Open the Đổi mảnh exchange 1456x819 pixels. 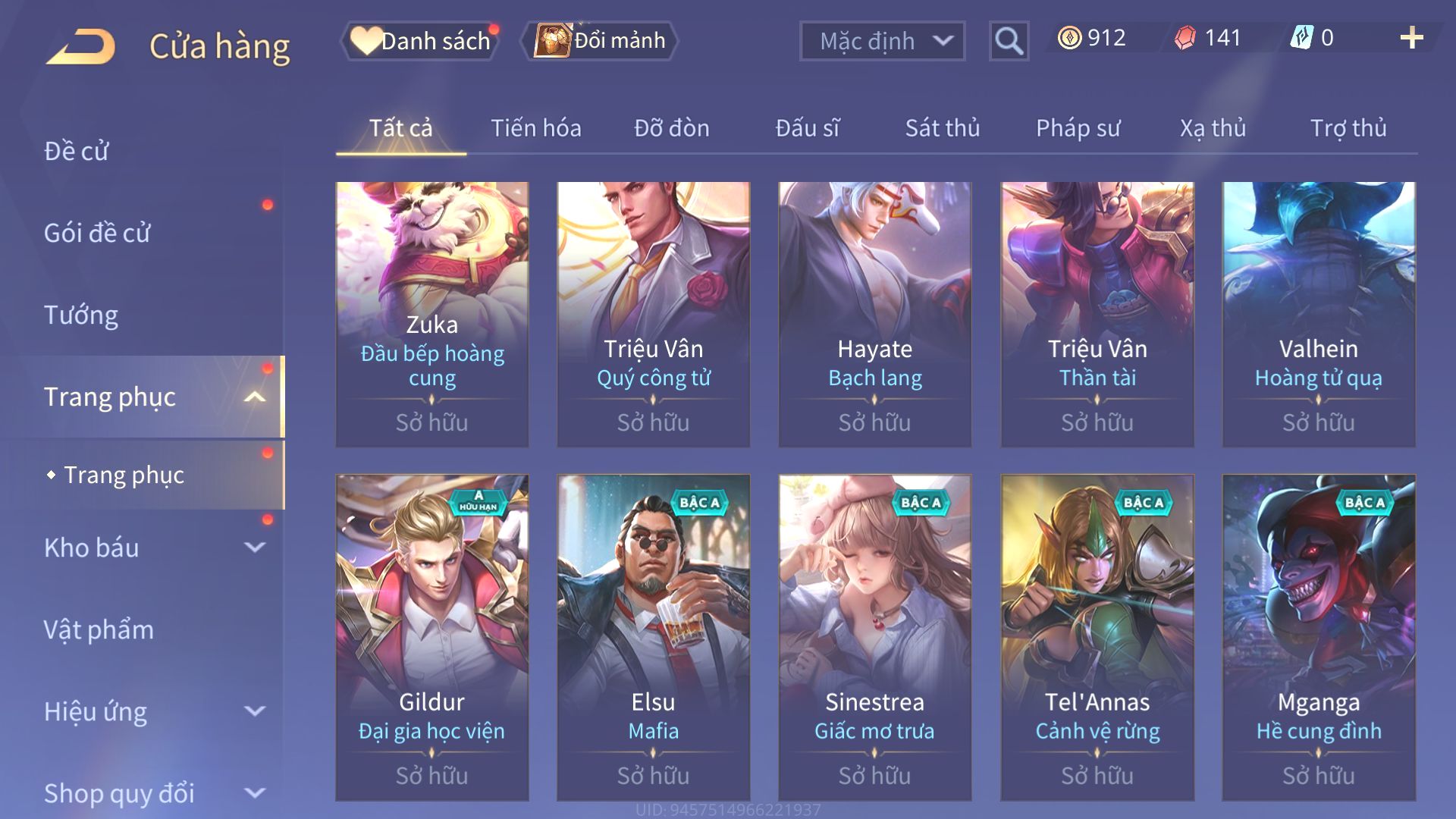[x=600, y=41]
